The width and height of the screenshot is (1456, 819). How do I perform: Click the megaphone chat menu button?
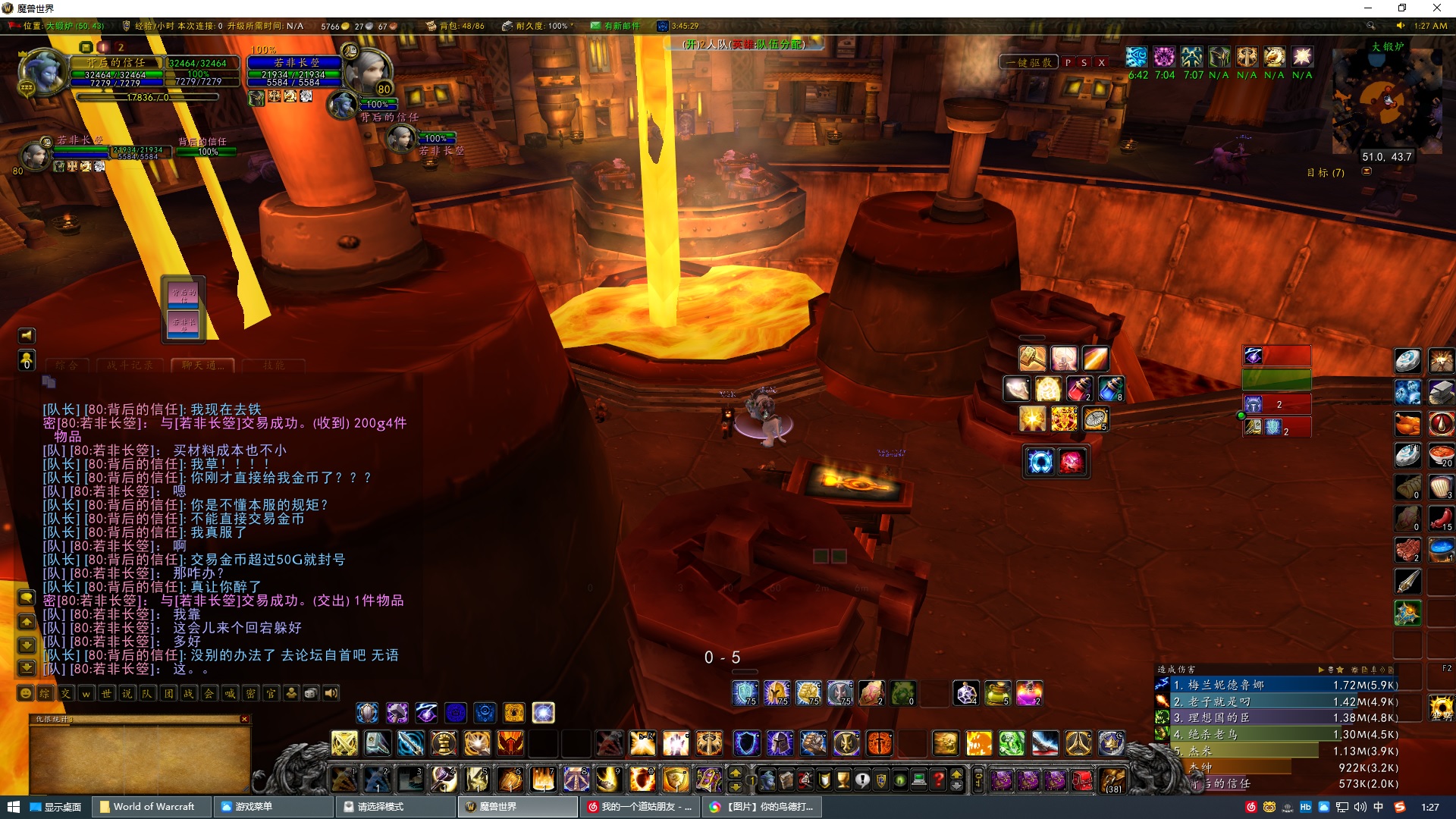(x=27, y=335)
